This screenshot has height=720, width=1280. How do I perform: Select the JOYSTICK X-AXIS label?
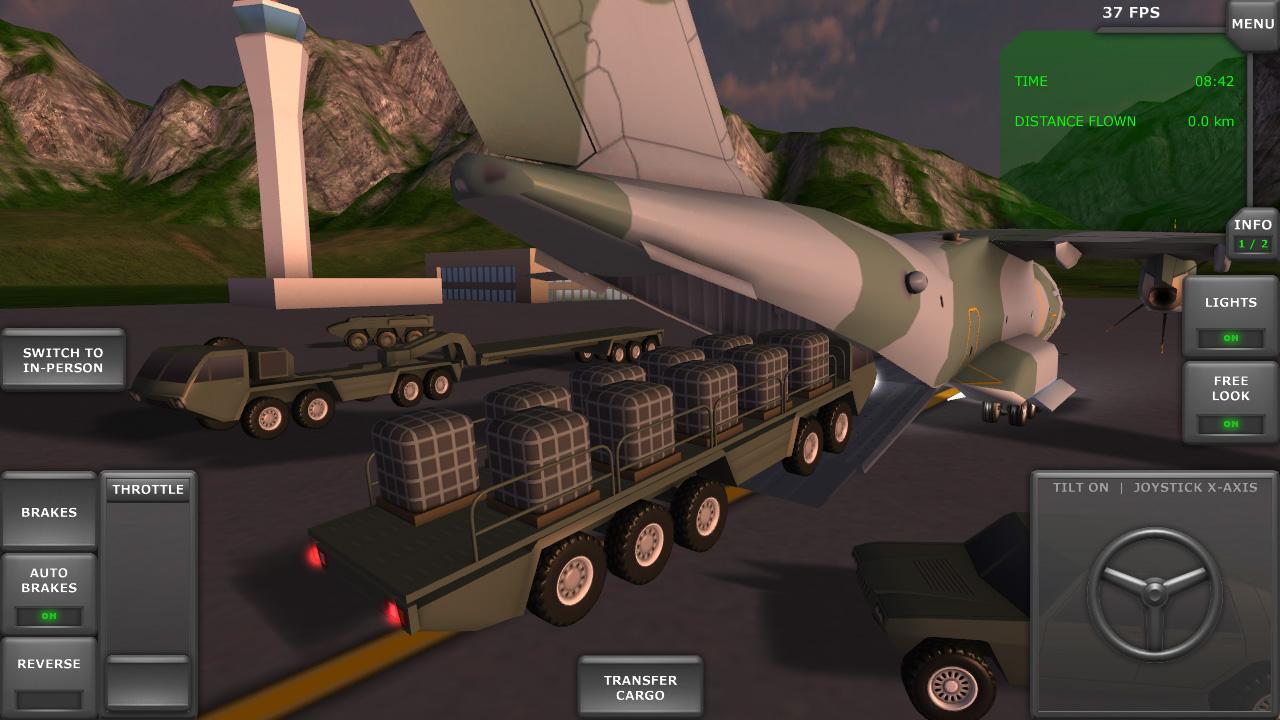point(1194,488)
